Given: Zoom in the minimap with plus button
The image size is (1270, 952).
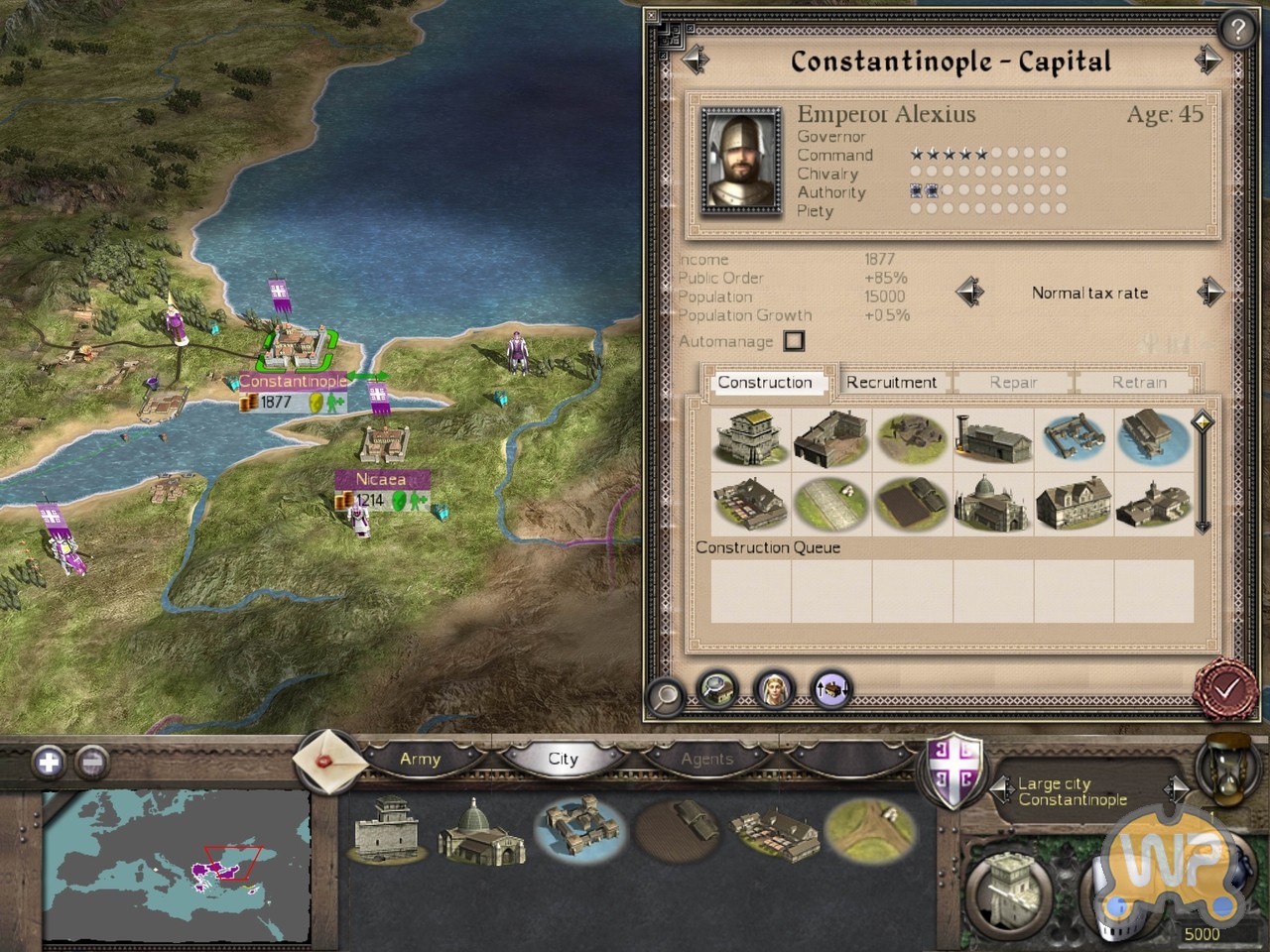Looking at the screenshot, I should (49, 762).
